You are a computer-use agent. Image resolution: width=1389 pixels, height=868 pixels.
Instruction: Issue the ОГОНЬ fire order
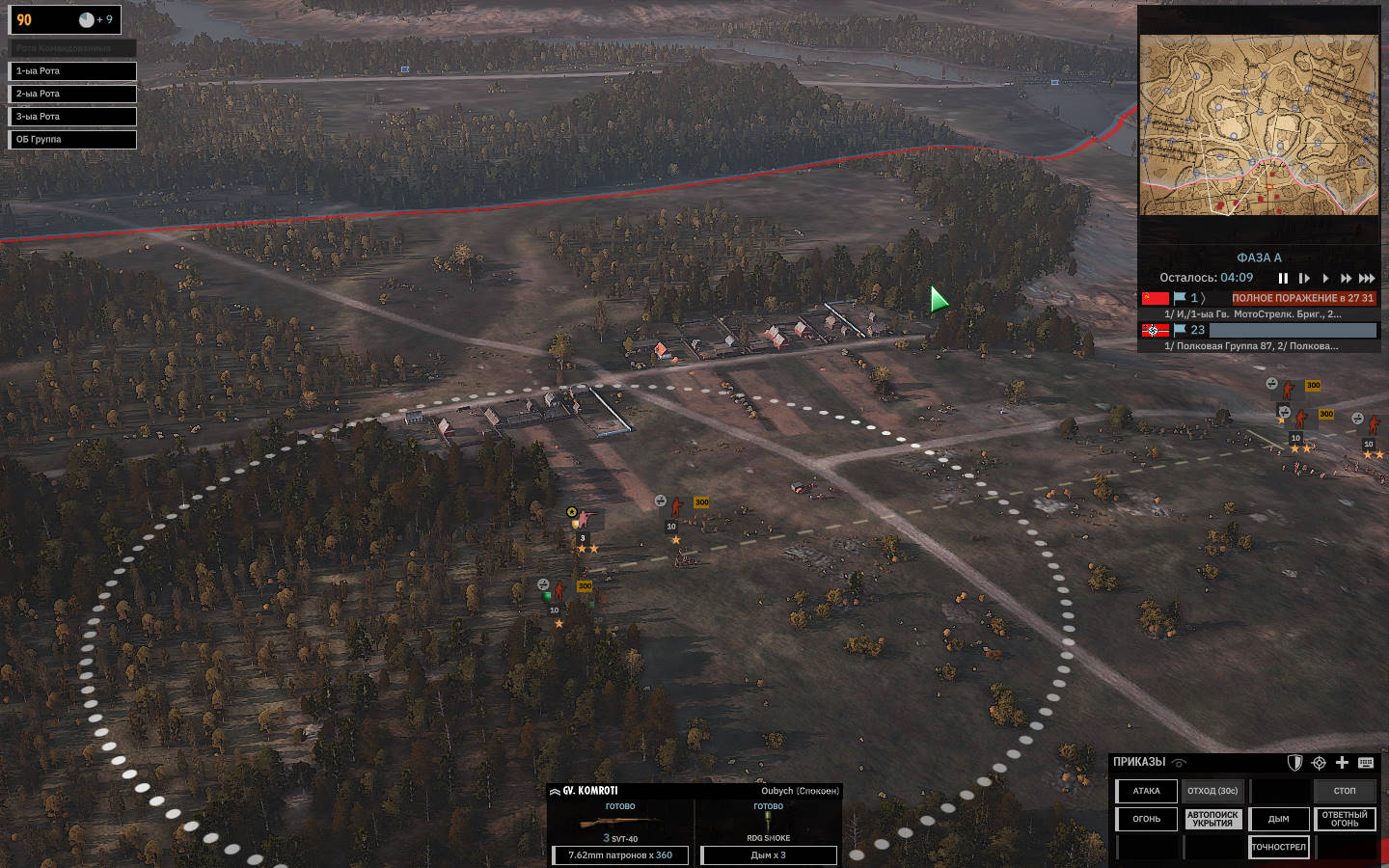tap(1147, 820)
